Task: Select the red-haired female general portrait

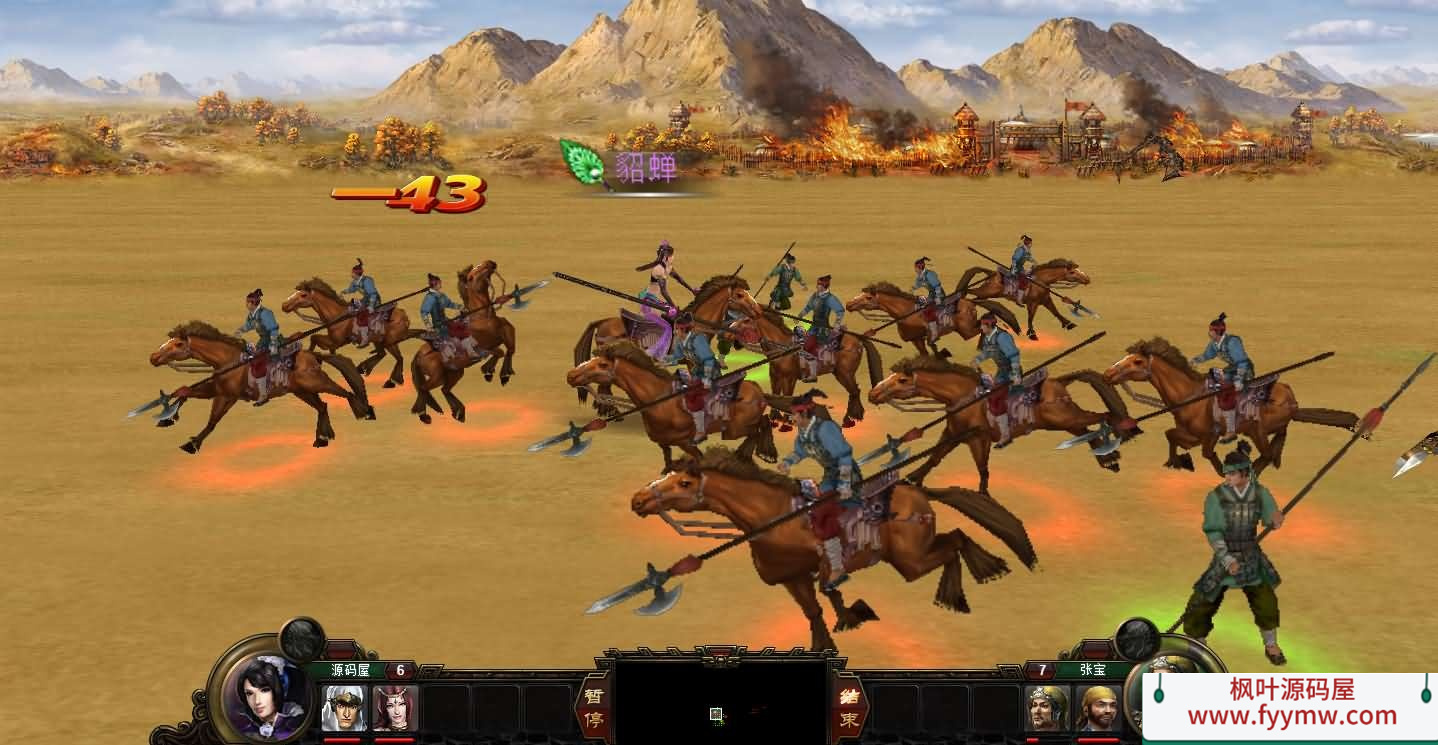Action: (x=395, y=708)
